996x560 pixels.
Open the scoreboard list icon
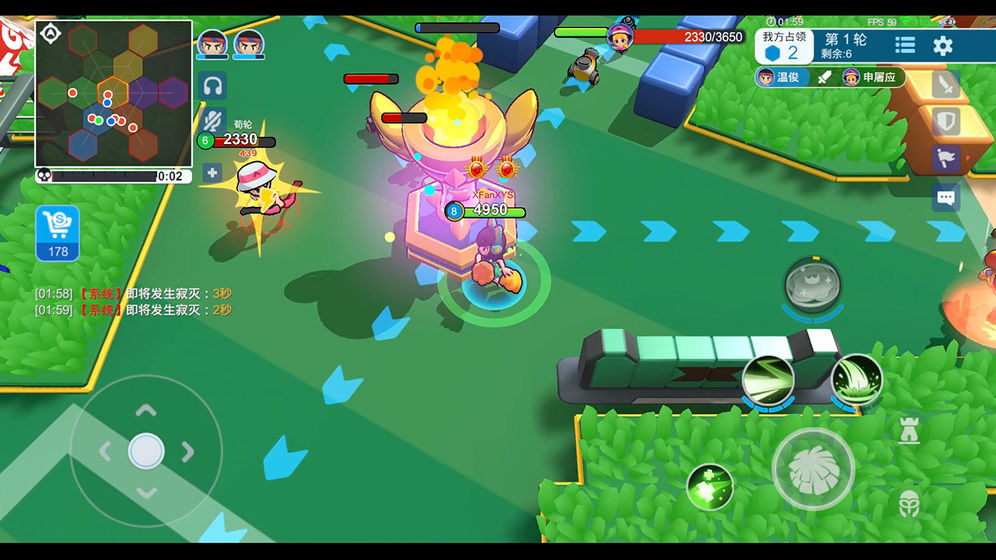(x=905, y=45)
